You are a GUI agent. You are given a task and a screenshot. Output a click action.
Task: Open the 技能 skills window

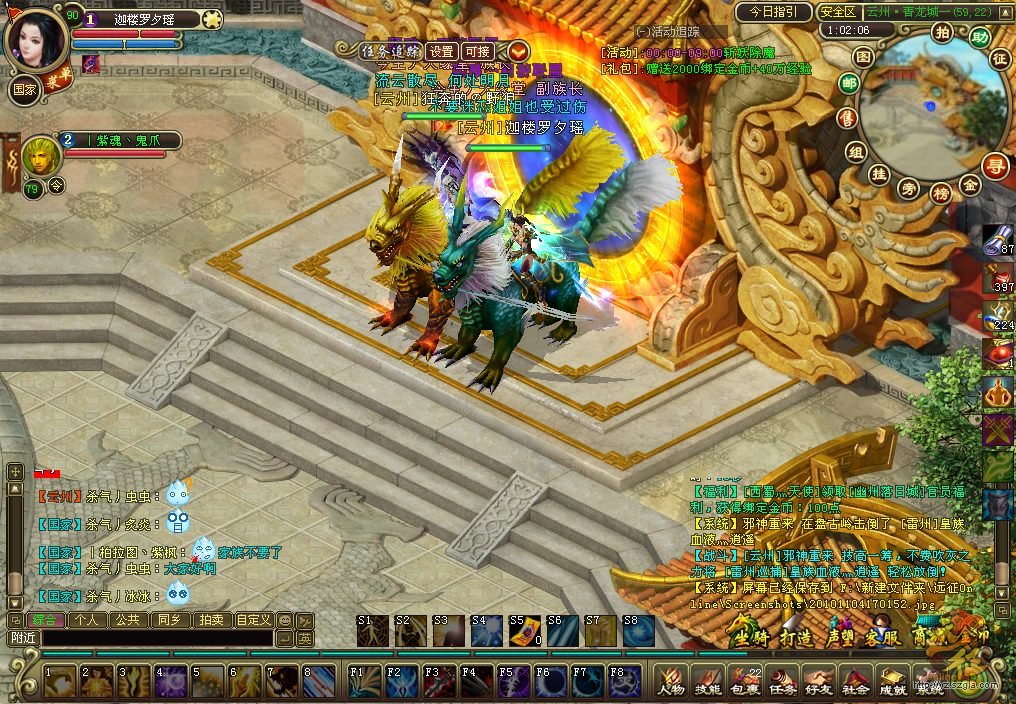pos(707,679)
